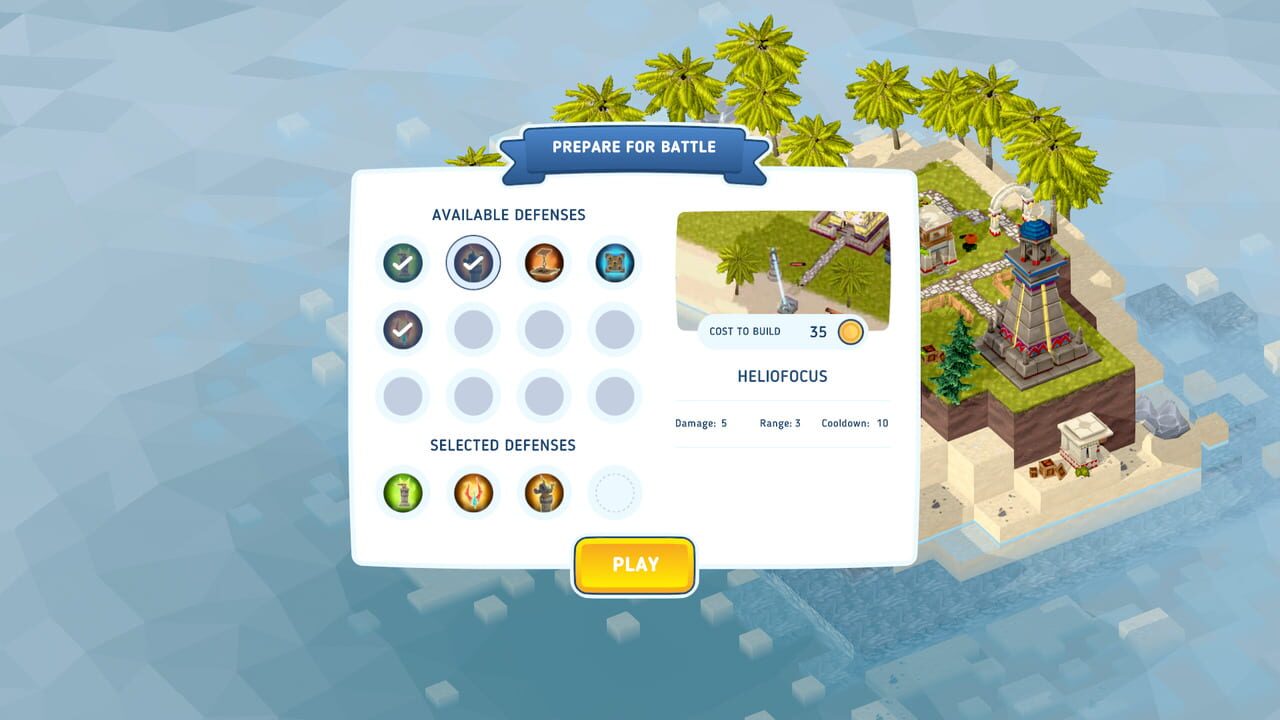Uncheck the first available defense

pos(401,262)
